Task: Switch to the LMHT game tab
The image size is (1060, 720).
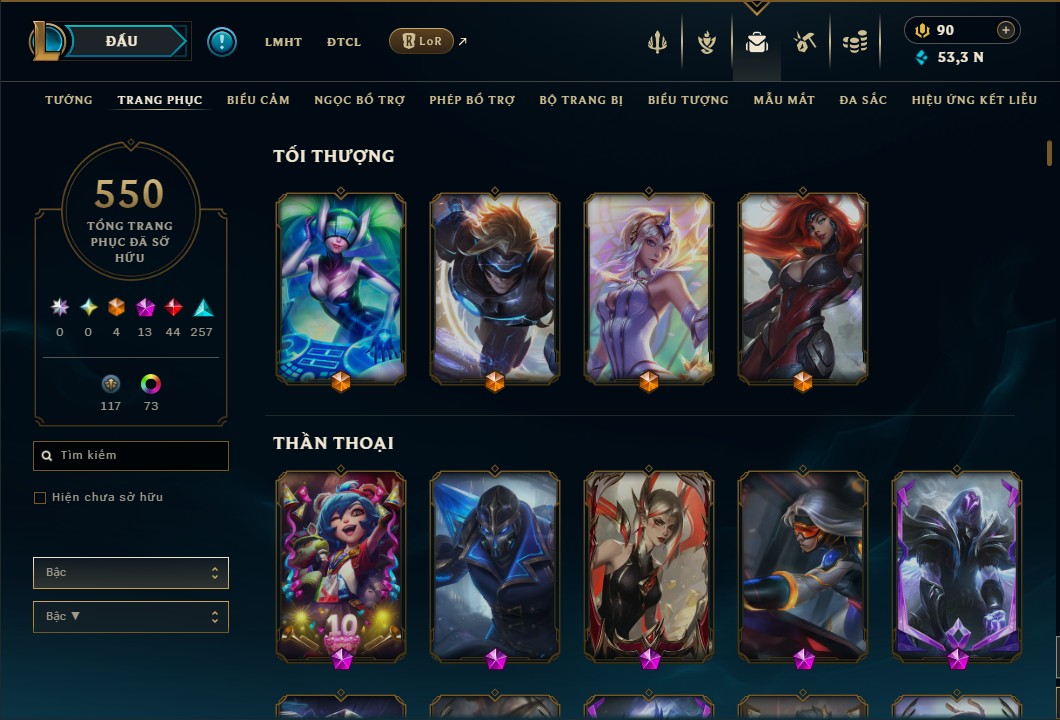Action: click(283, 42)
